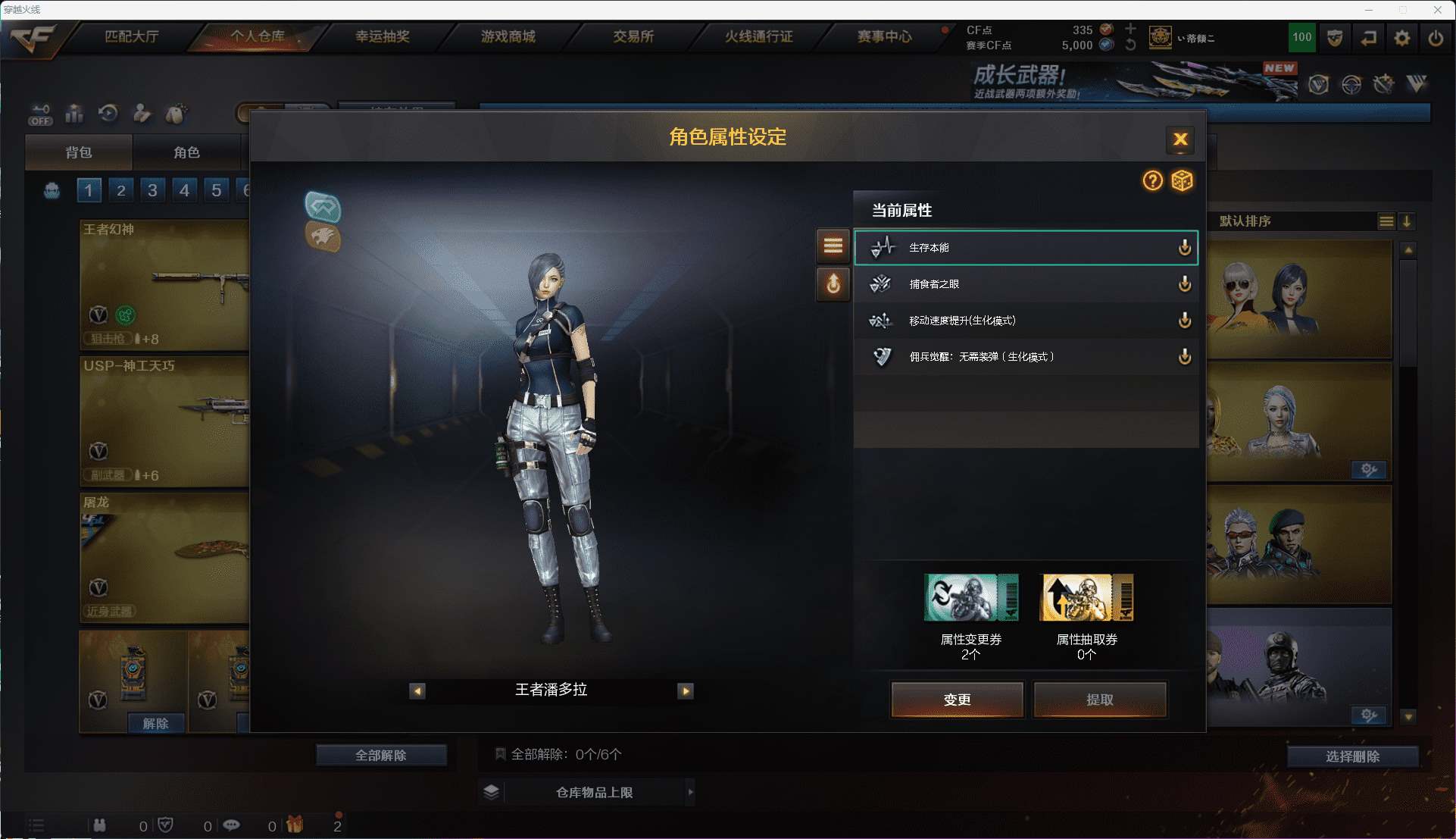
Task: Click the orange dice cube icon
Action: [x=1182, y=180]
